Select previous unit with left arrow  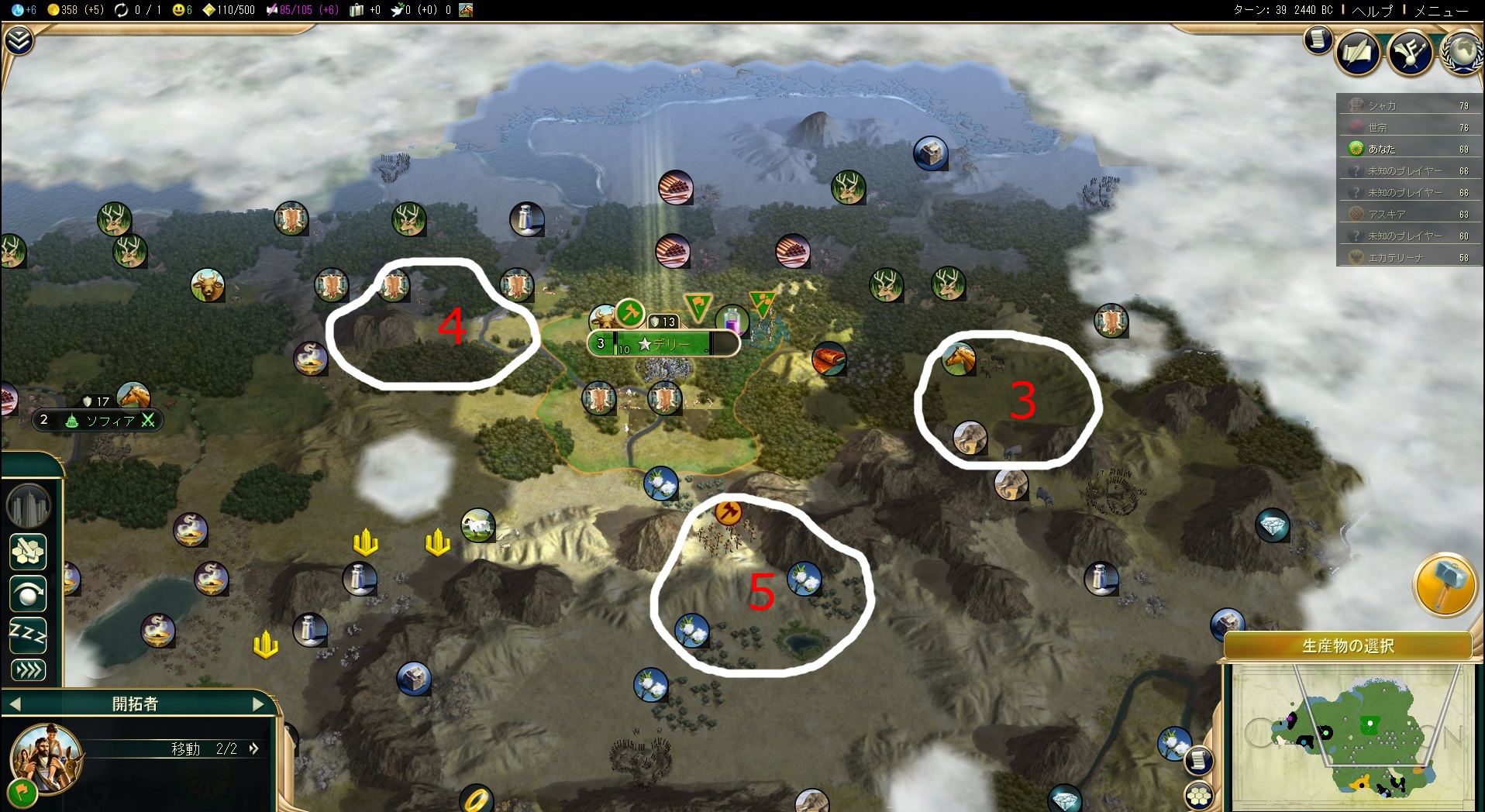click(16, 704)
